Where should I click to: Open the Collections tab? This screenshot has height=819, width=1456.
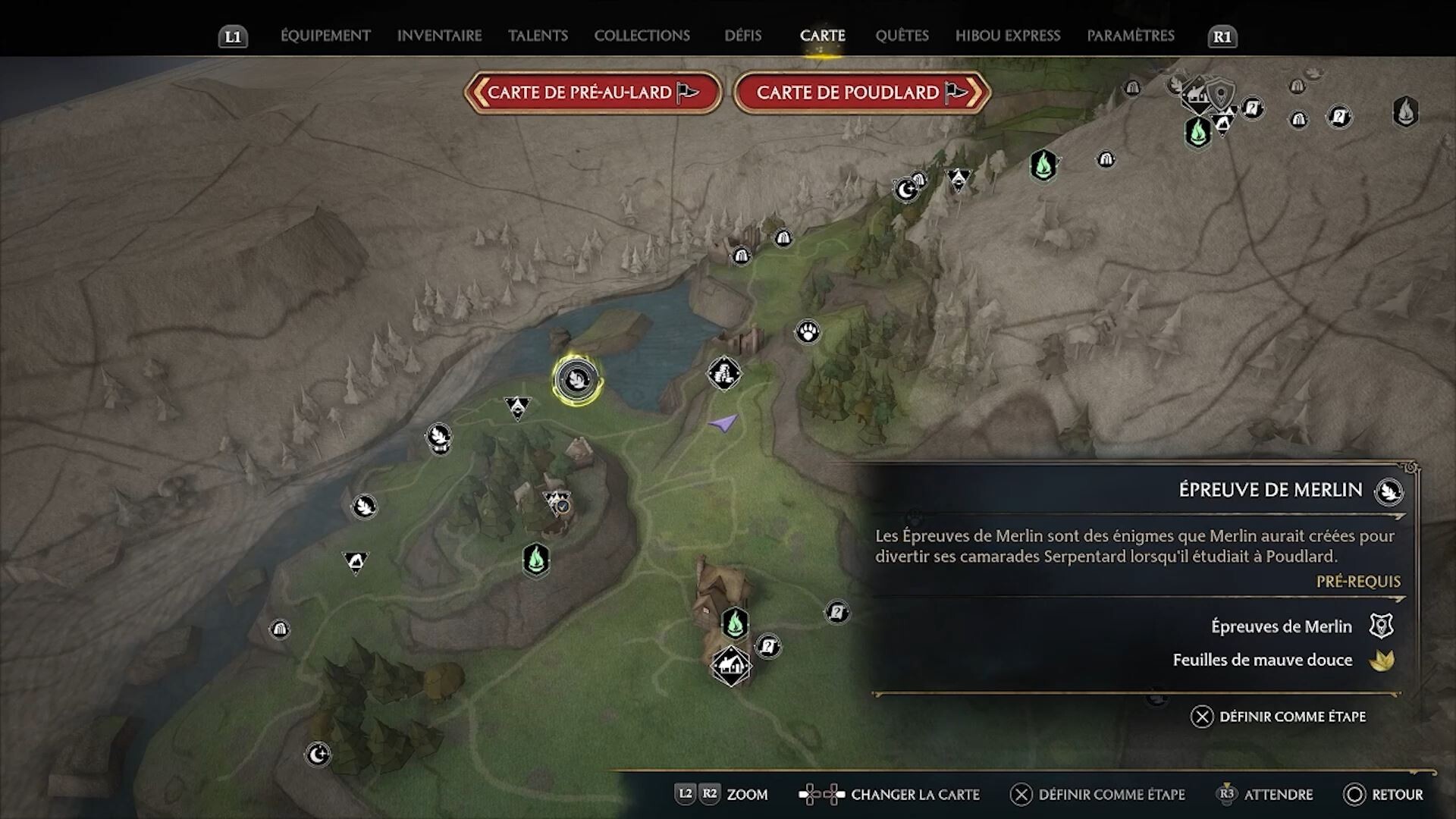(x=642, y=36)
